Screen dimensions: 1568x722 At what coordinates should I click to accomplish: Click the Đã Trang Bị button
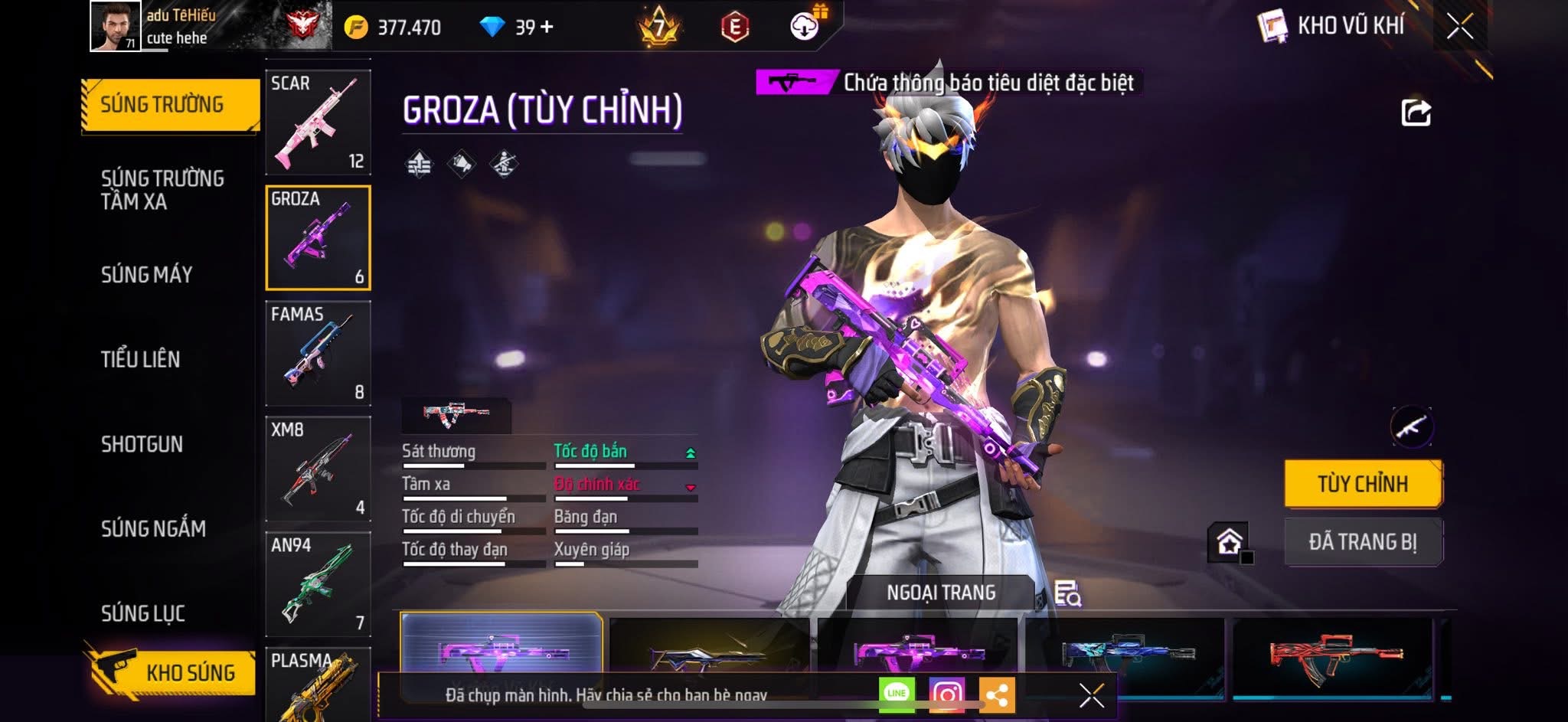tap(1363, 542)
